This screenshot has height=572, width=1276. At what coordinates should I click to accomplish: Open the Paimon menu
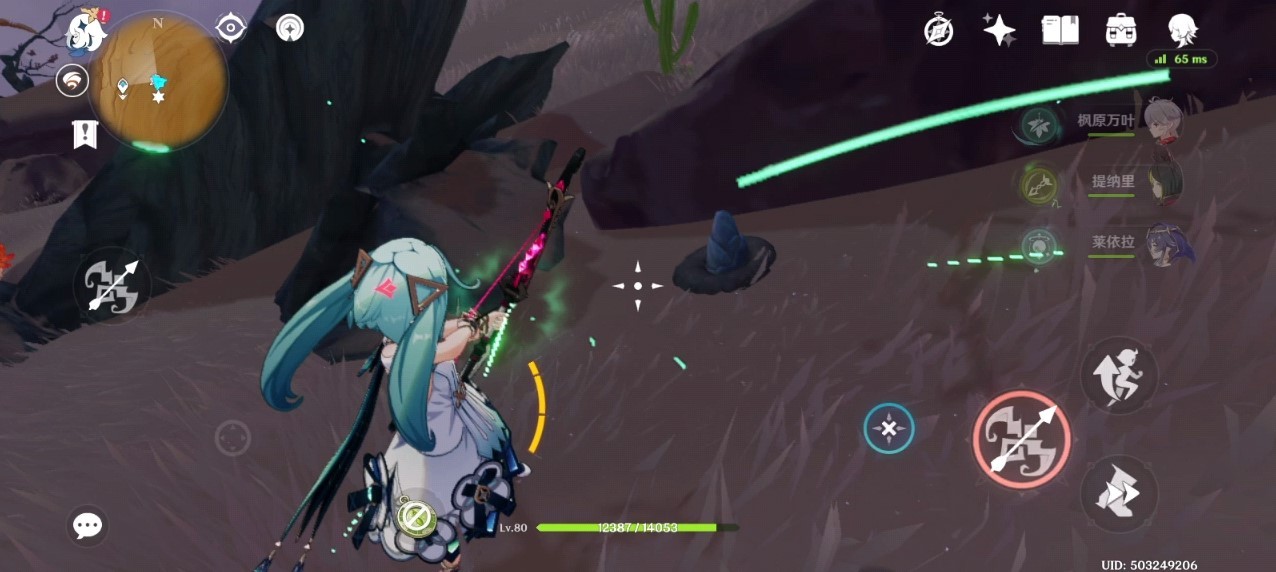click(x=86, y=32)
